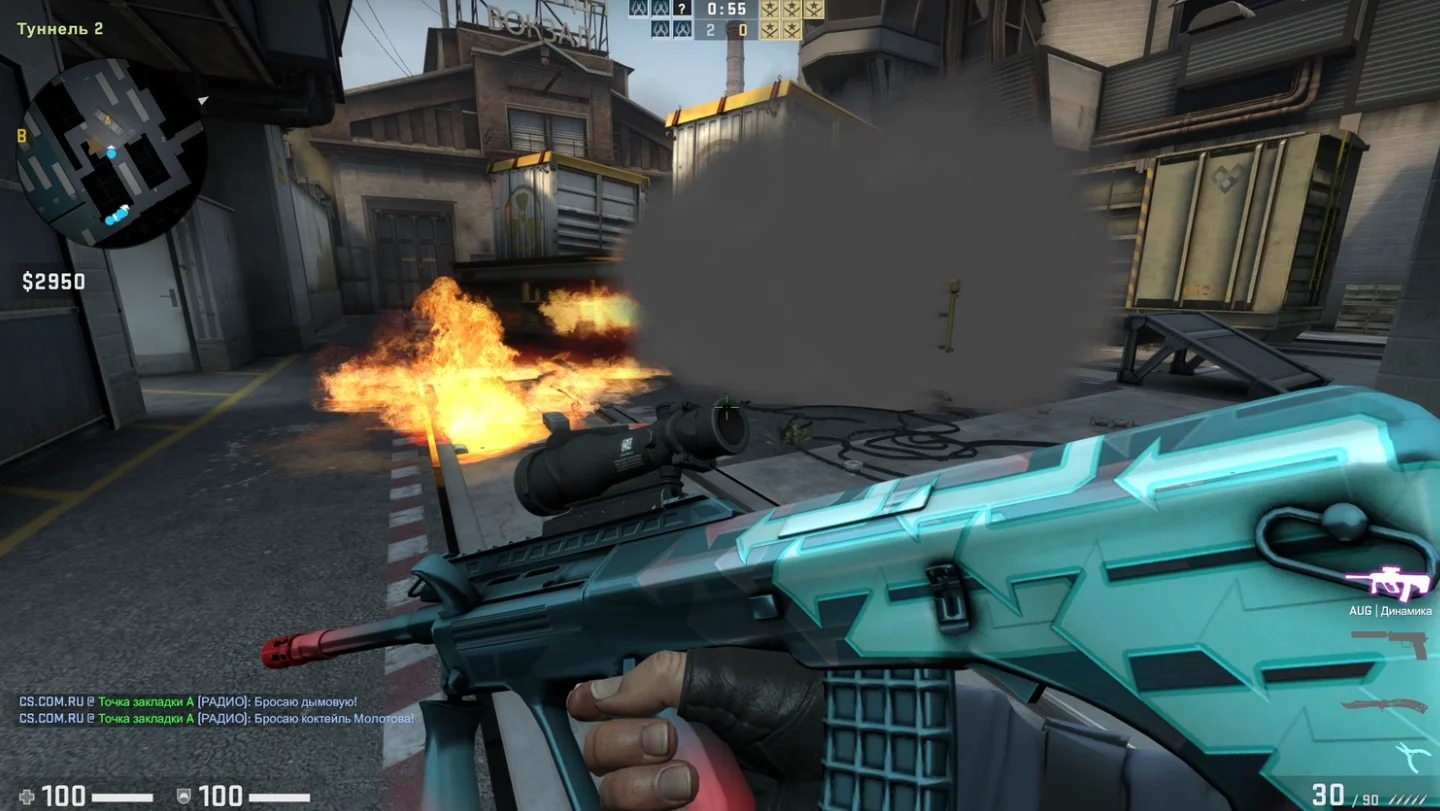Click the smoke grenade radio chat message
This screenshot has height=811, width=1440.
188,702
